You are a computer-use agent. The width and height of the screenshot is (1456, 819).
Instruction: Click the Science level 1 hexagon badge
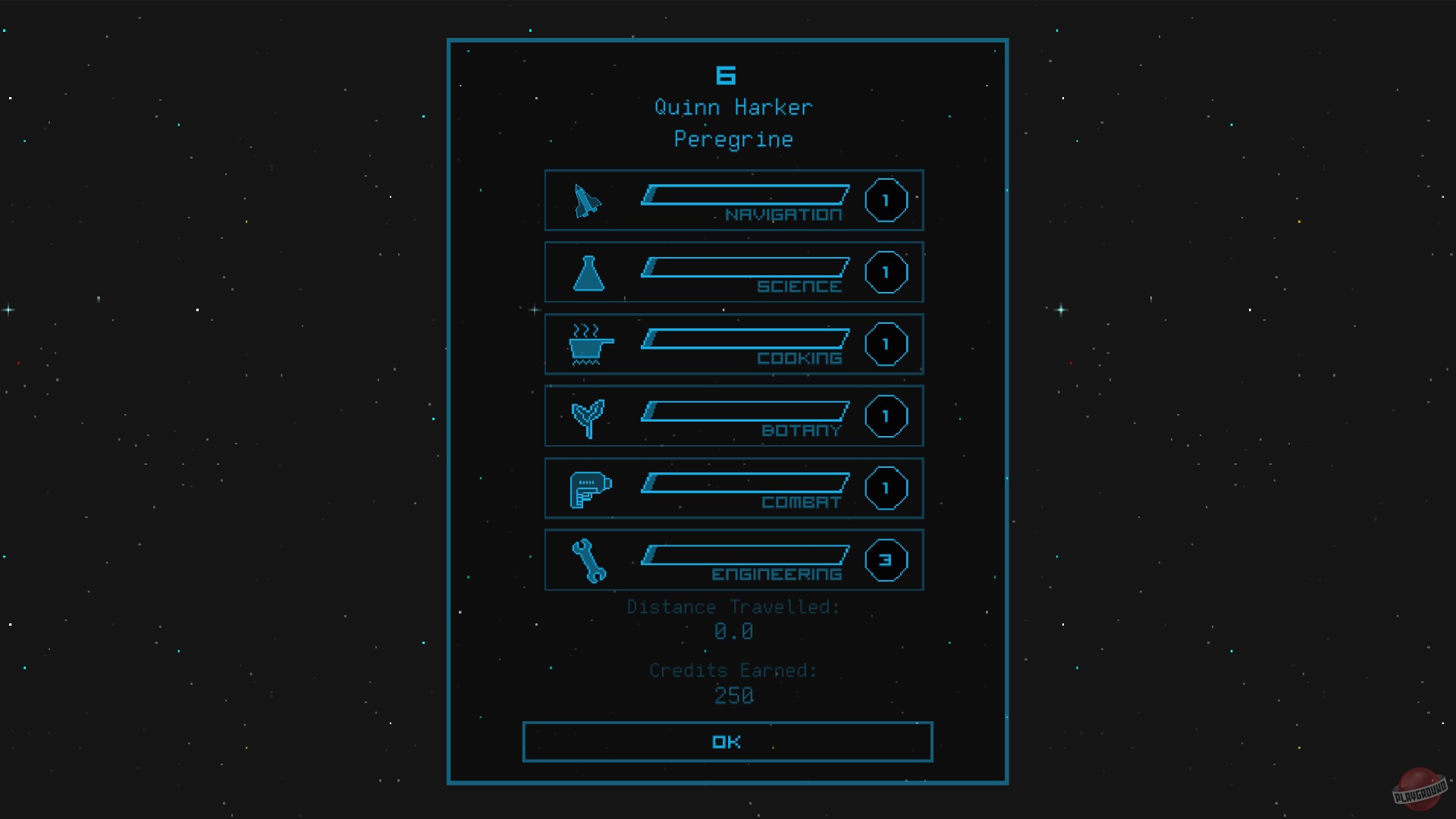point(886,271)
